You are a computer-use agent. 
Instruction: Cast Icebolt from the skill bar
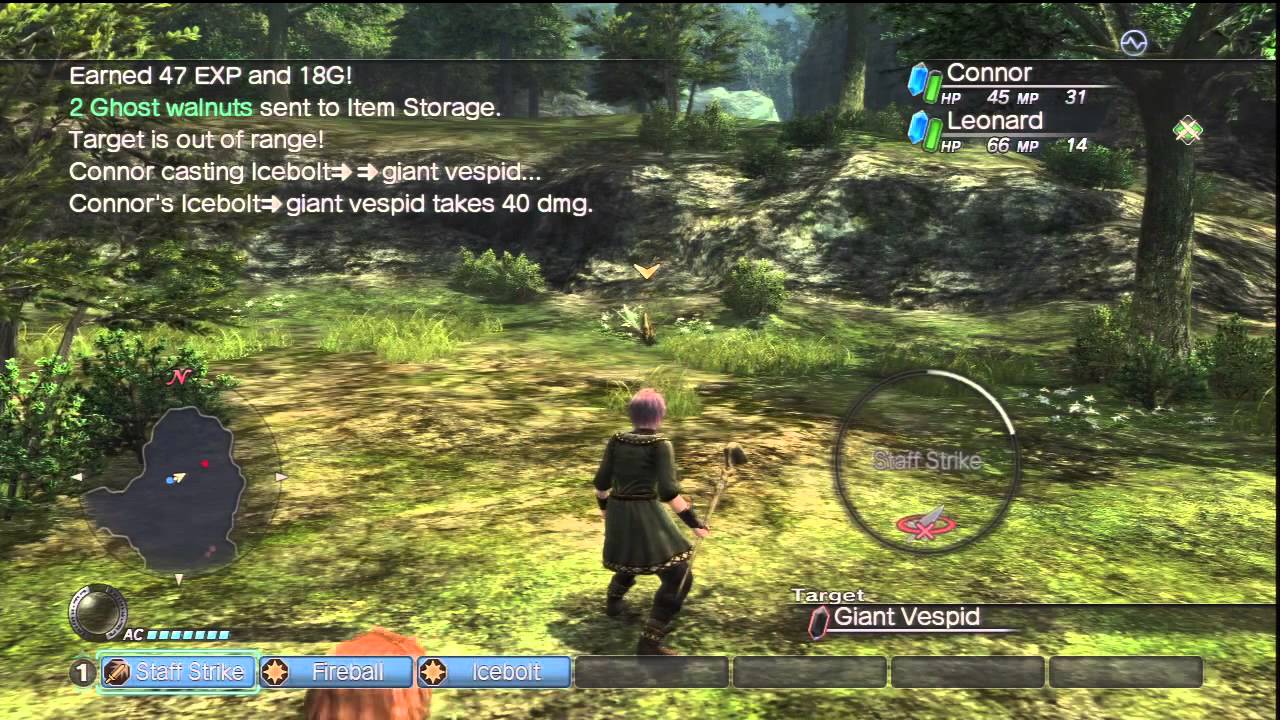point(494,672)
